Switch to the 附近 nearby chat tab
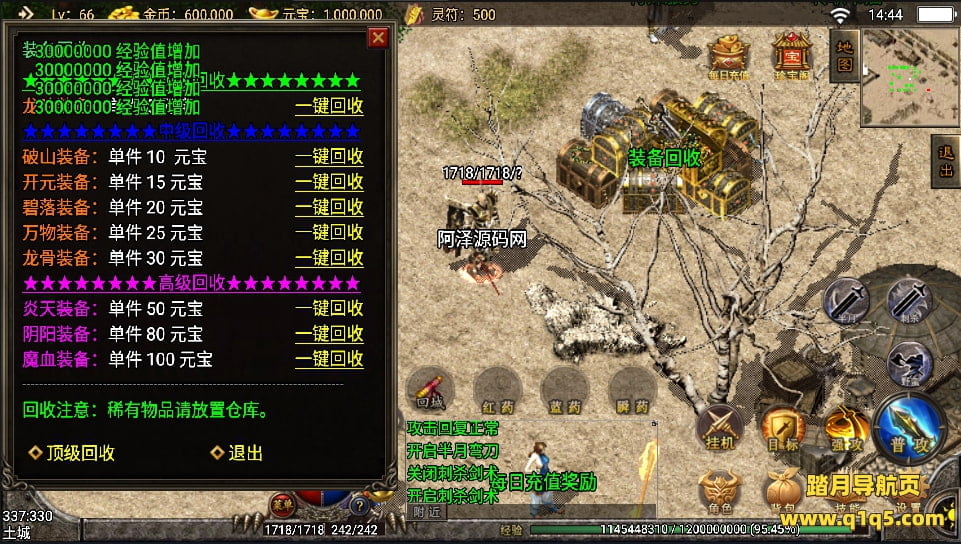 point(426,512)
